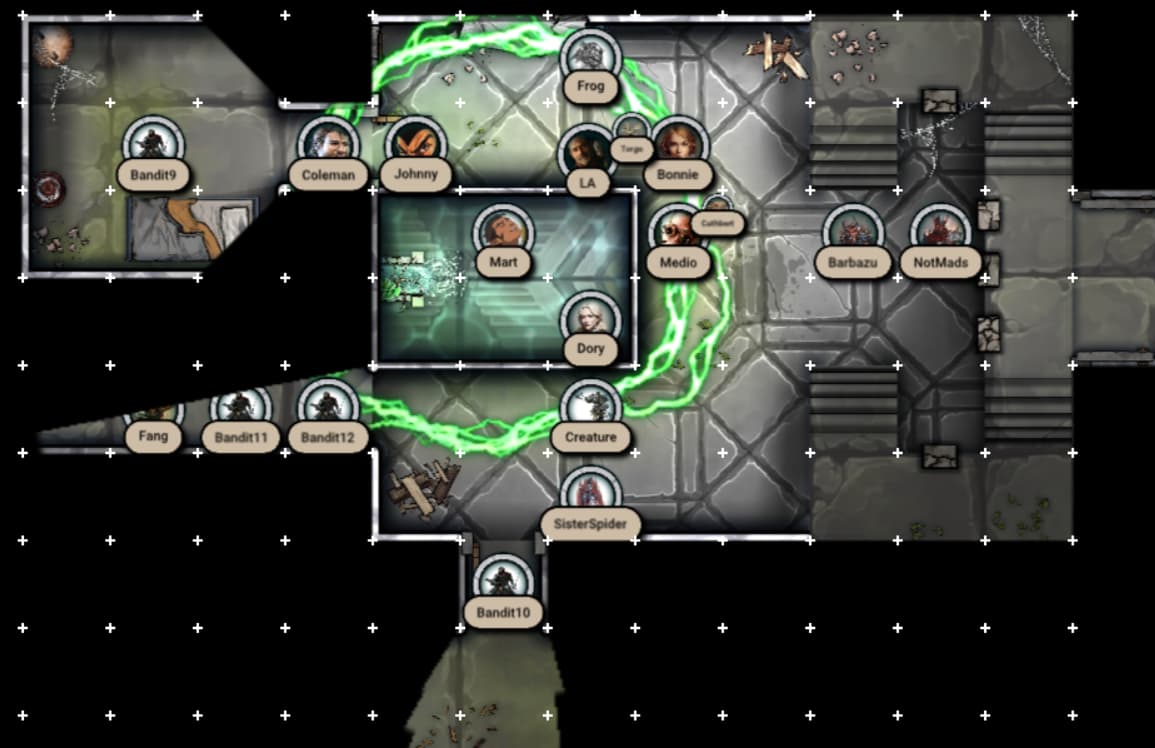The image size is (1155, 748).
Task: Select the Bandit10 token
Action: [502, 584]
